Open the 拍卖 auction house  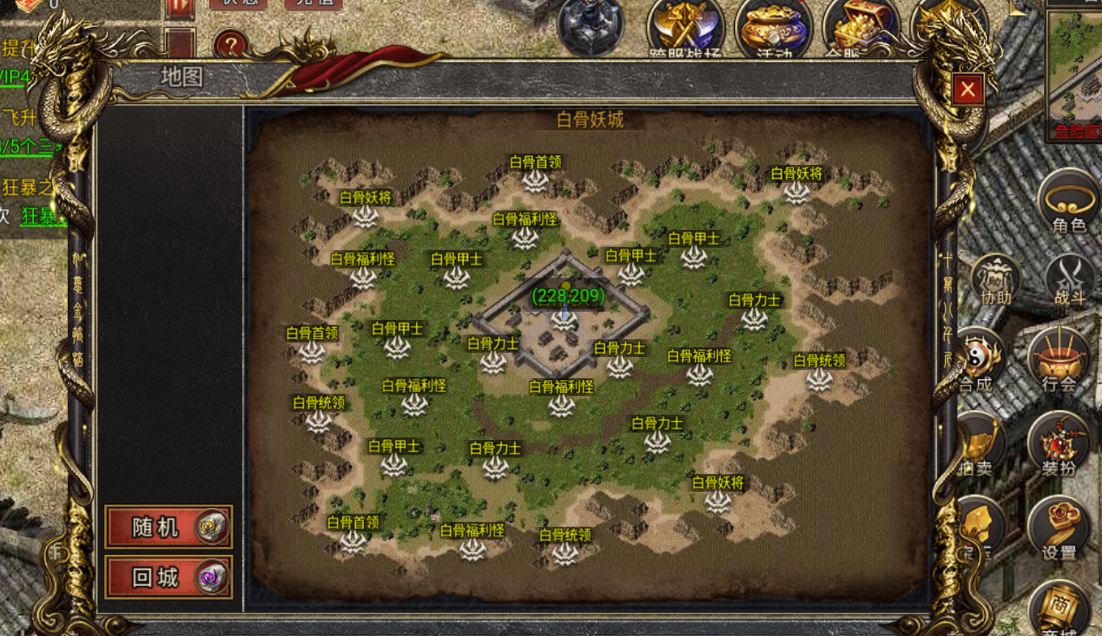click(x=978, y=447)
